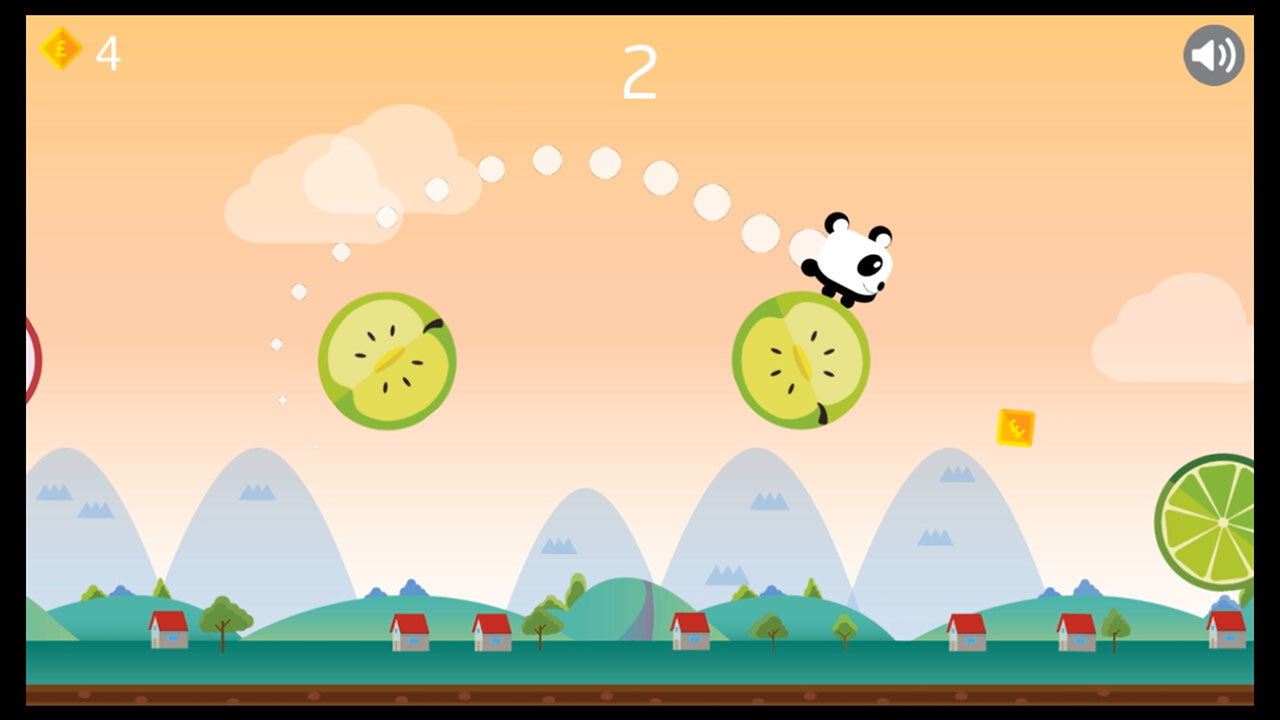
Task: Tap the coin count number 4
Action: pos(108,55)
